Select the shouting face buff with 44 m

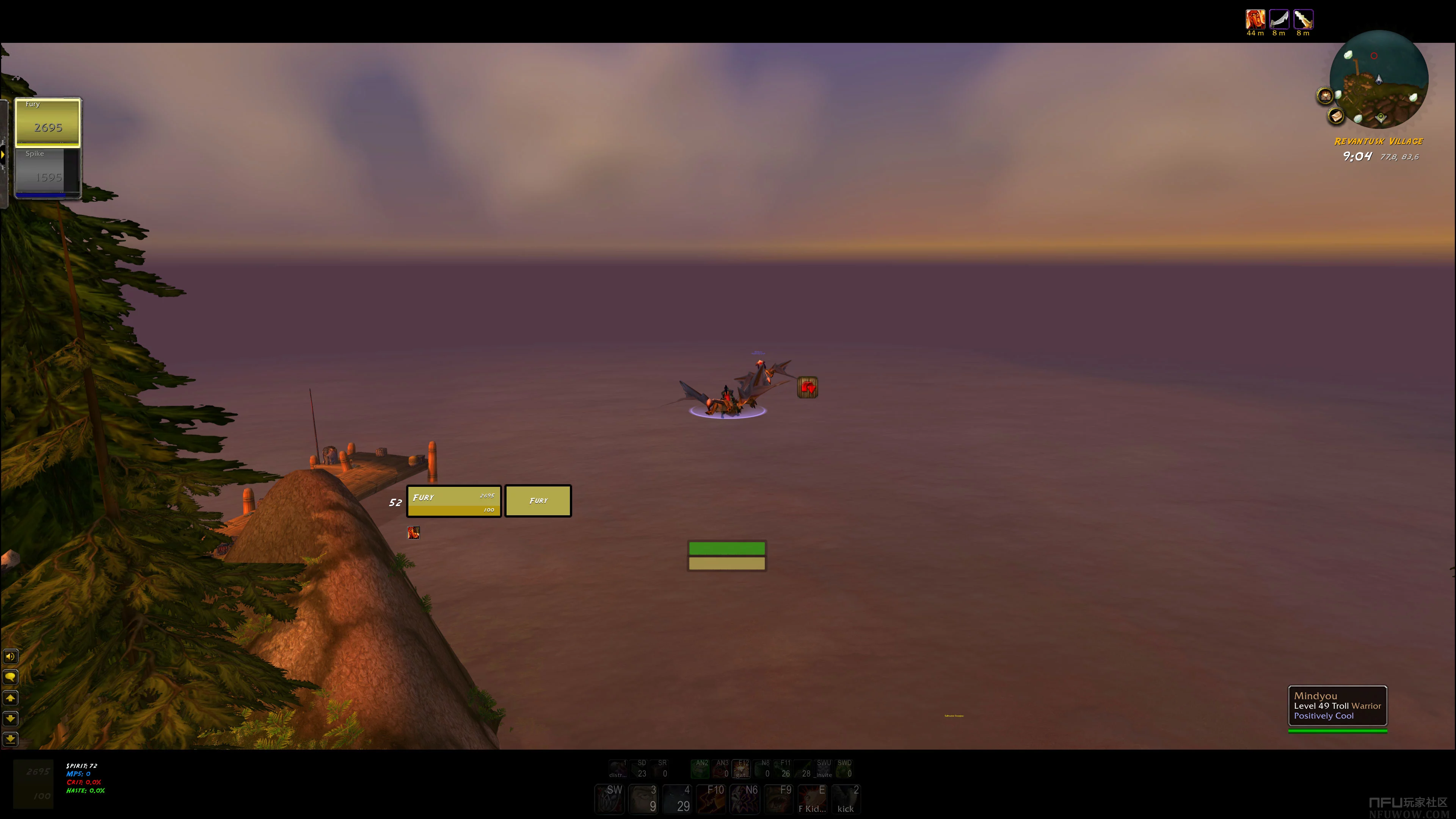(x=1255, y=19)
